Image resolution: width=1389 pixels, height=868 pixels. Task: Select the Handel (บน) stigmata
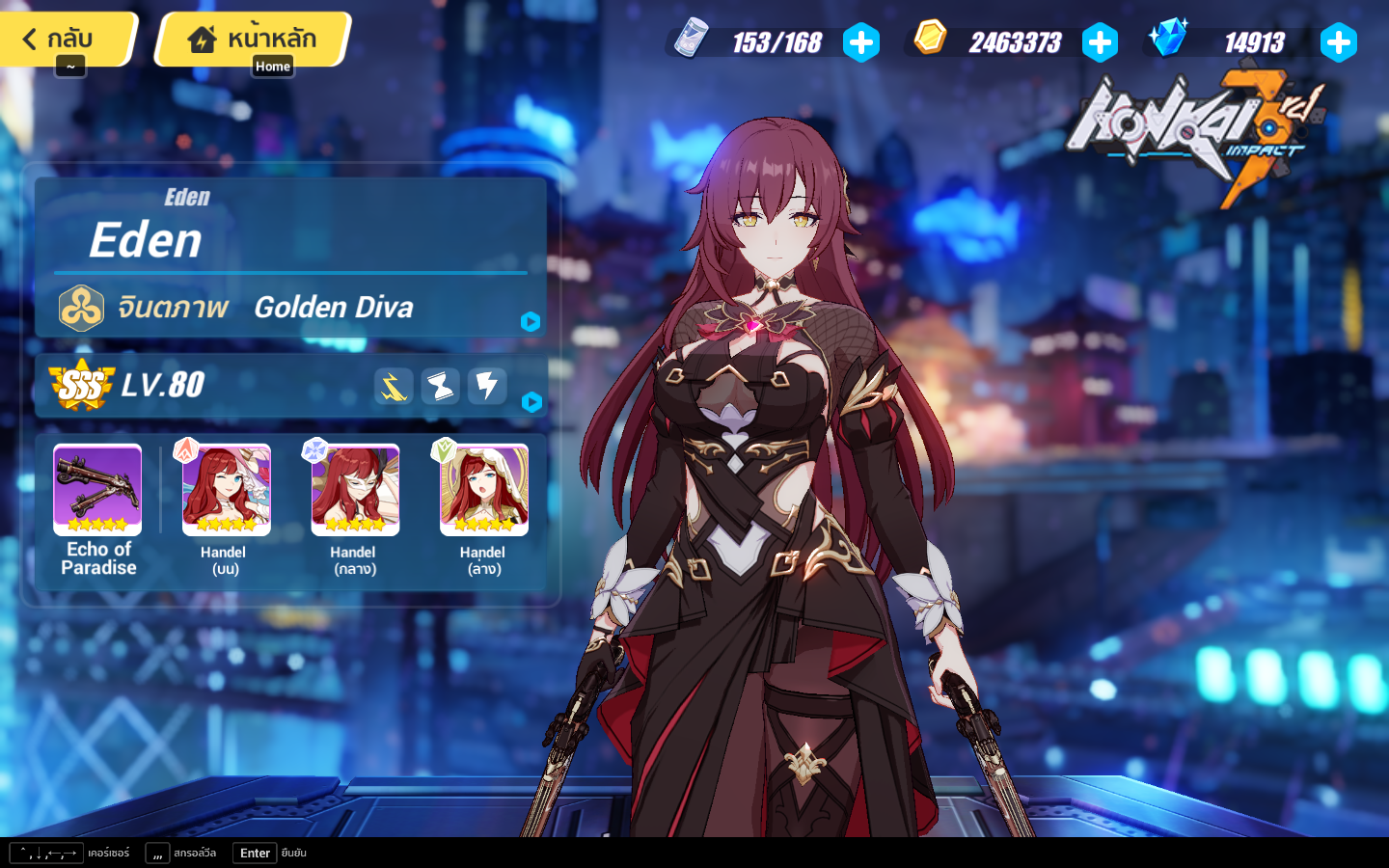pos(225,488)
